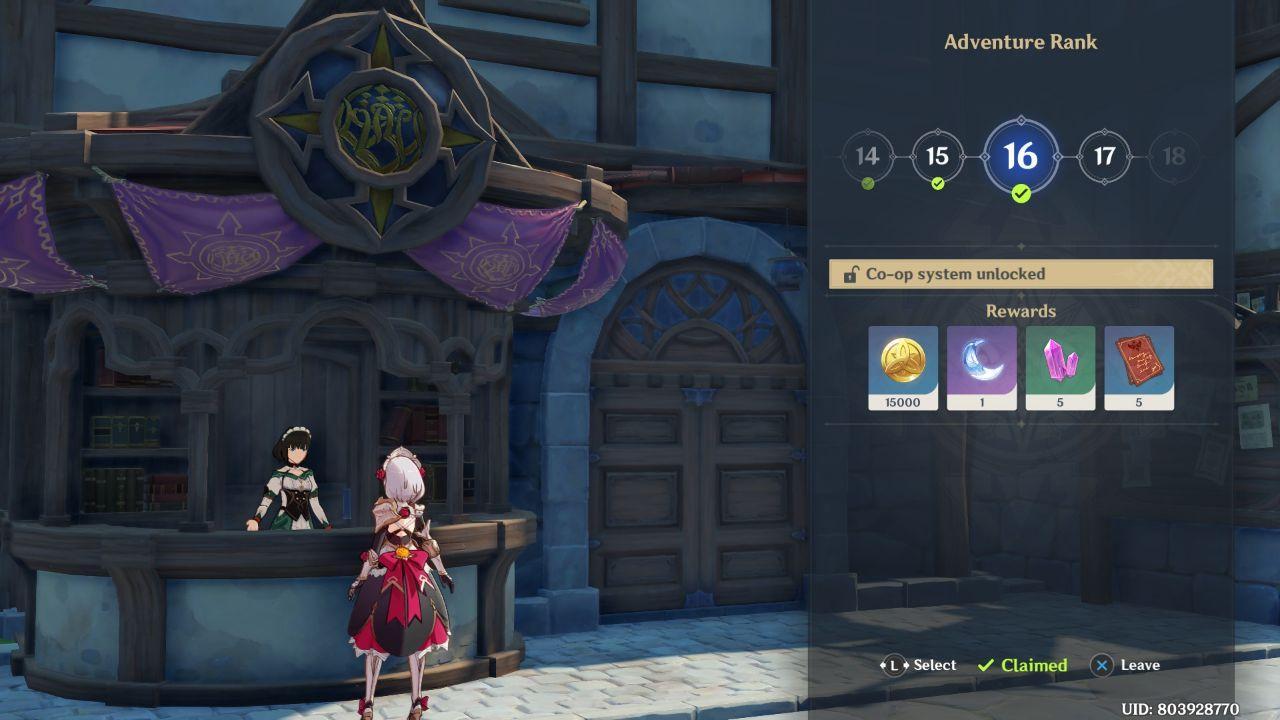Select Adventure Rank 14 node

click(x=867, y=157)
